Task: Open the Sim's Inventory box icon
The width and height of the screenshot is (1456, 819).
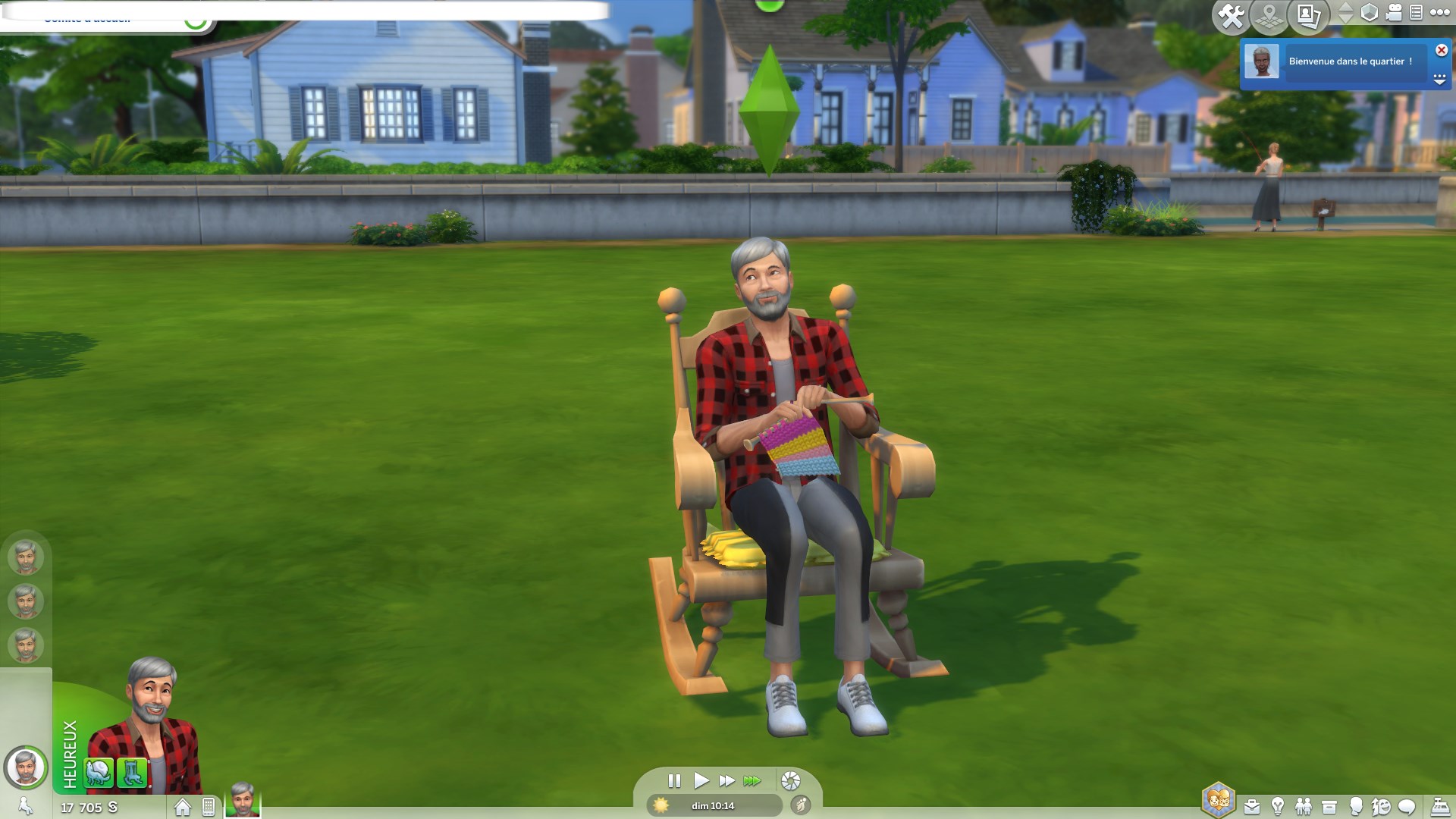Action: pos(1329,806)
